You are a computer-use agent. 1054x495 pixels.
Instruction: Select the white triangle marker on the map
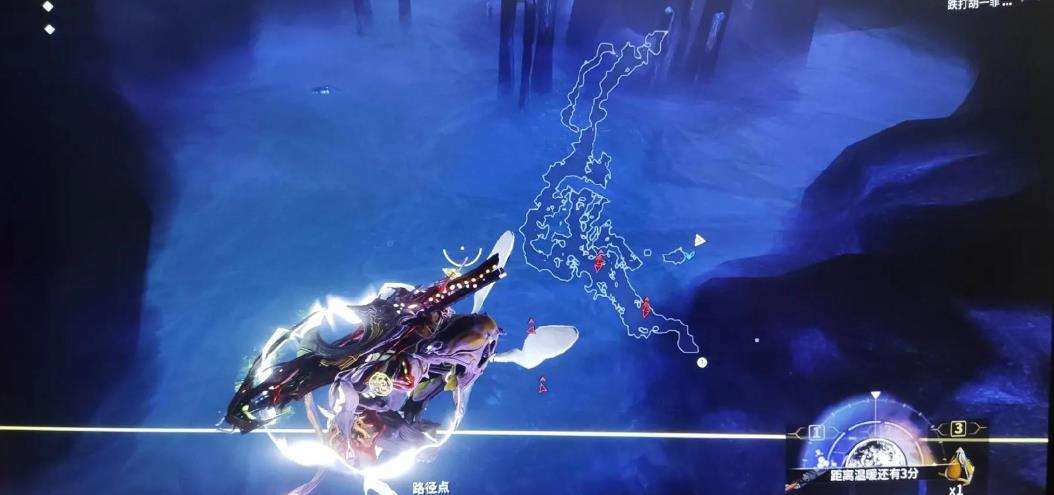(x=699, y=240)
